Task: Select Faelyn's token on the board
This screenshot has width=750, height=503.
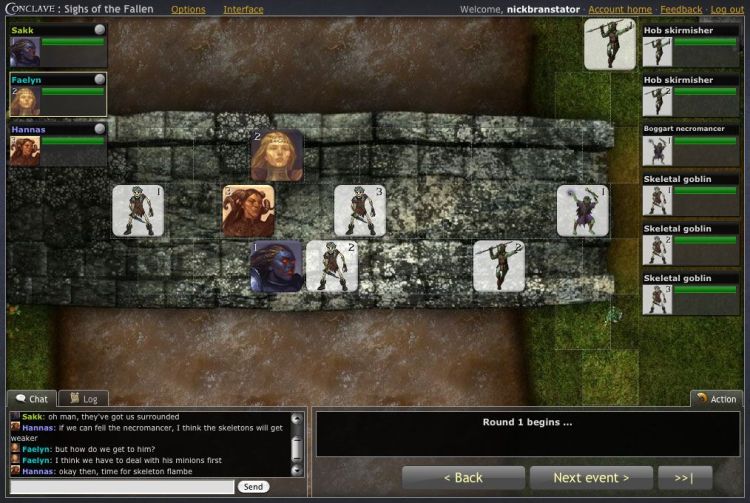Action: (277, 155)
